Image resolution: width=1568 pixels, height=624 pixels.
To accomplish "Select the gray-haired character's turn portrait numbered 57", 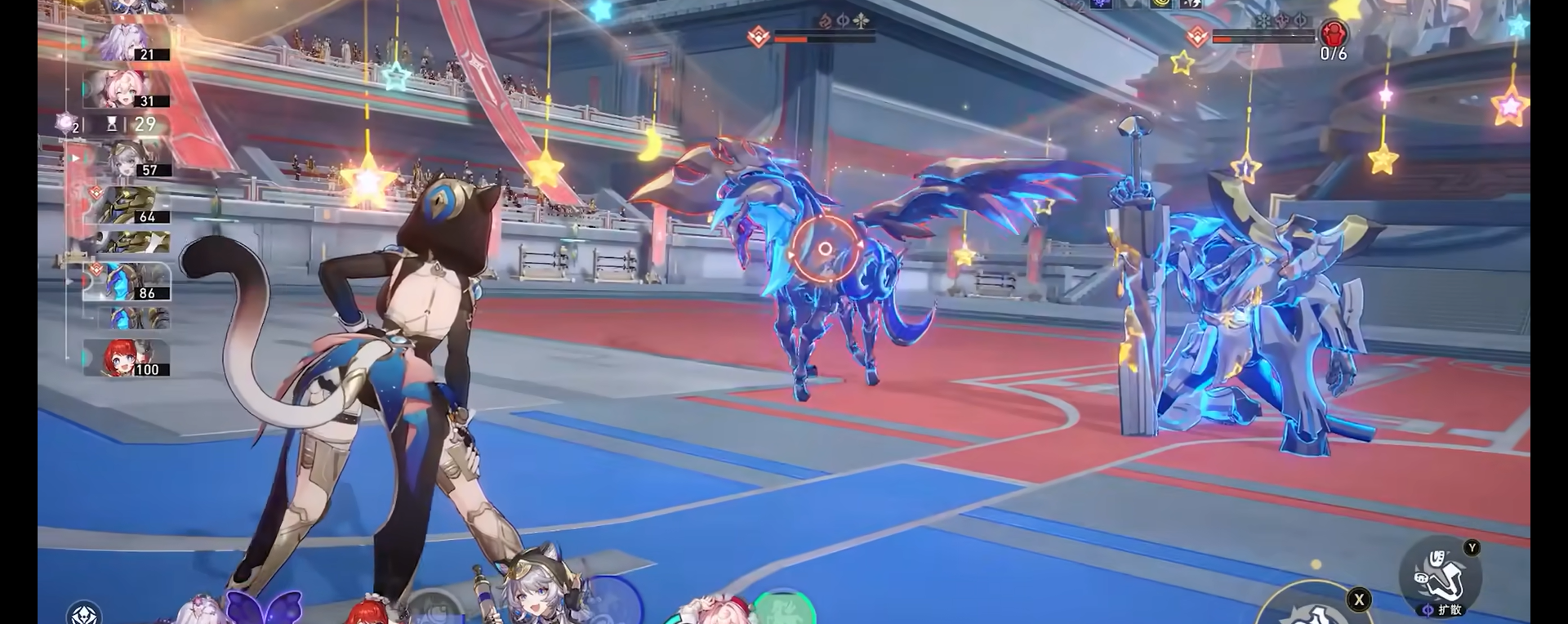I will [x=127, y=158].
